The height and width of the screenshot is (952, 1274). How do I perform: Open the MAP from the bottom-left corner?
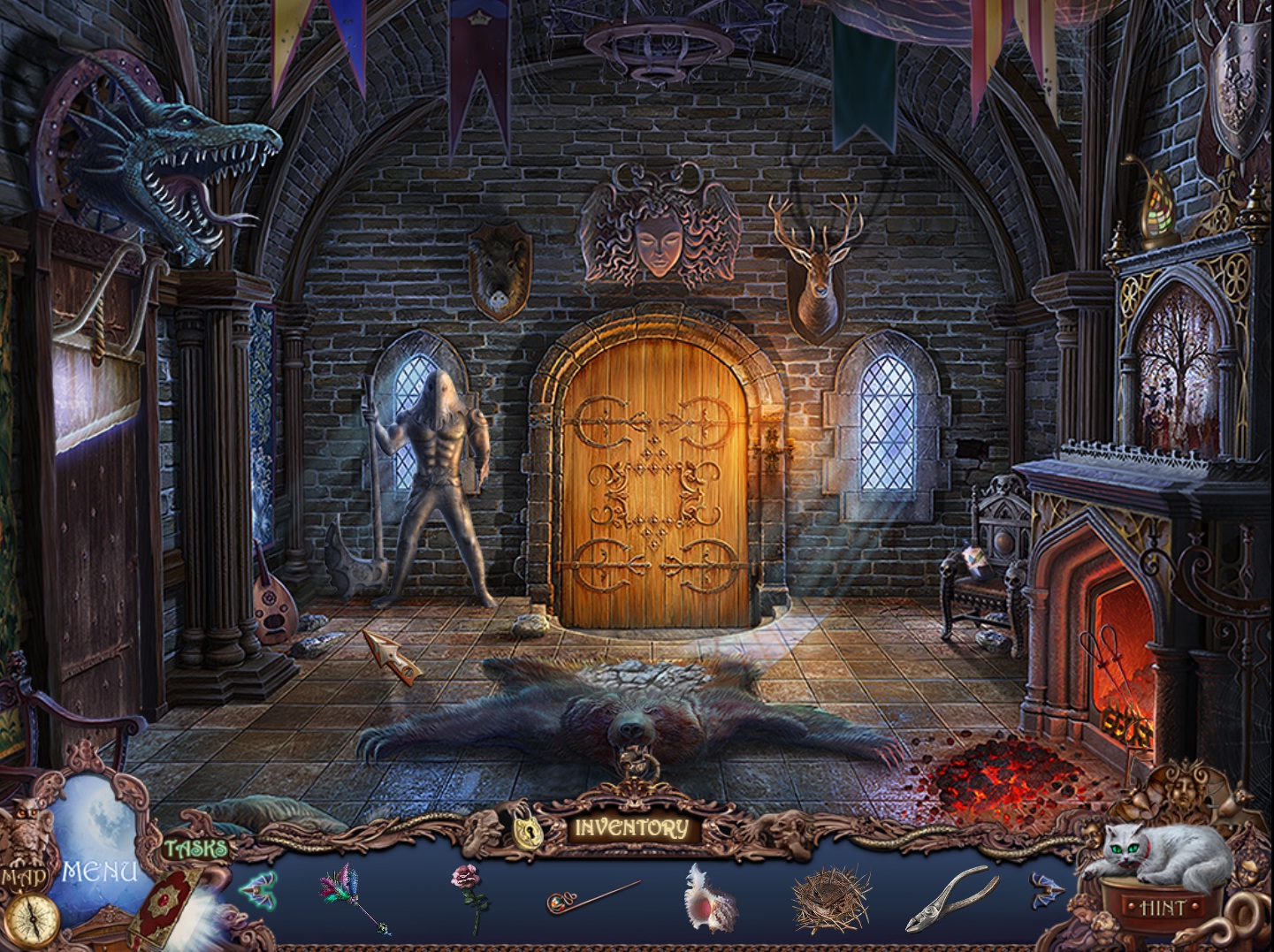(x=25, y=875)
